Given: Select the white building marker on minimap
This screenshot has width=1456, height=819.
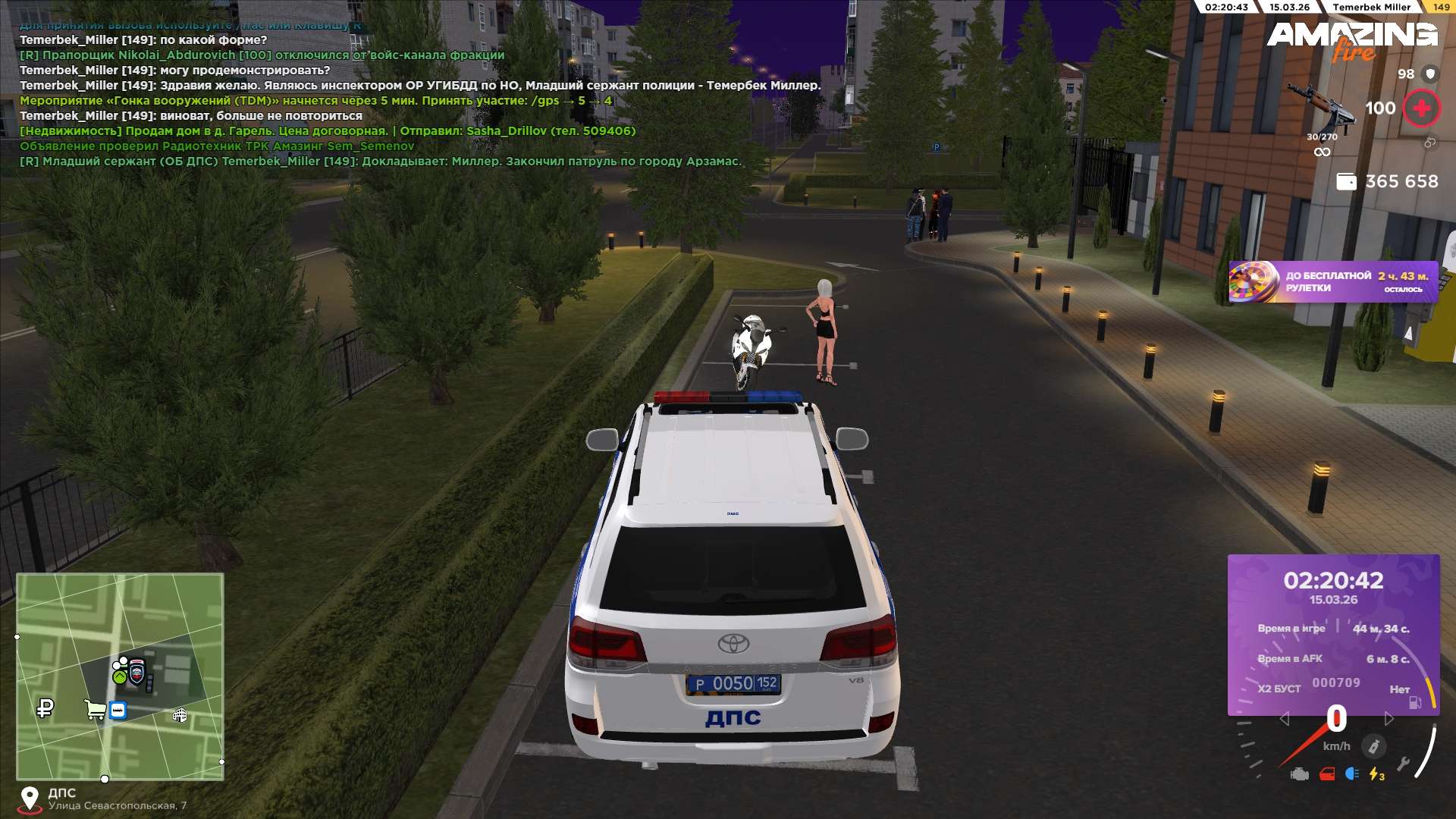Looking at the screenshot, I should (x=180, y=715).
